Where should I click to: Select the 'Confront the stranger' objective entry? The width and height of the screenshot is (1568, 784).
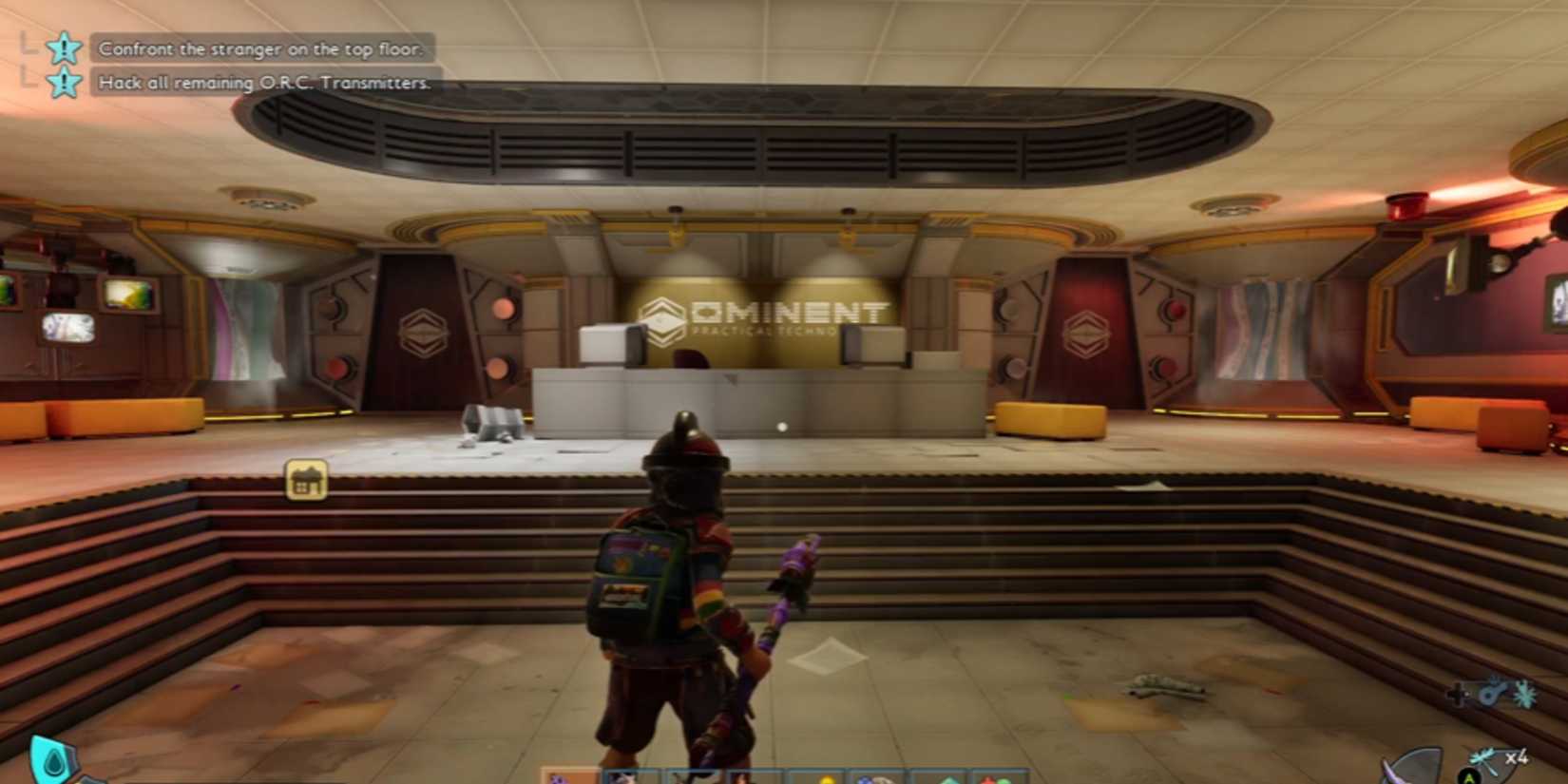[x=262, y=49]
